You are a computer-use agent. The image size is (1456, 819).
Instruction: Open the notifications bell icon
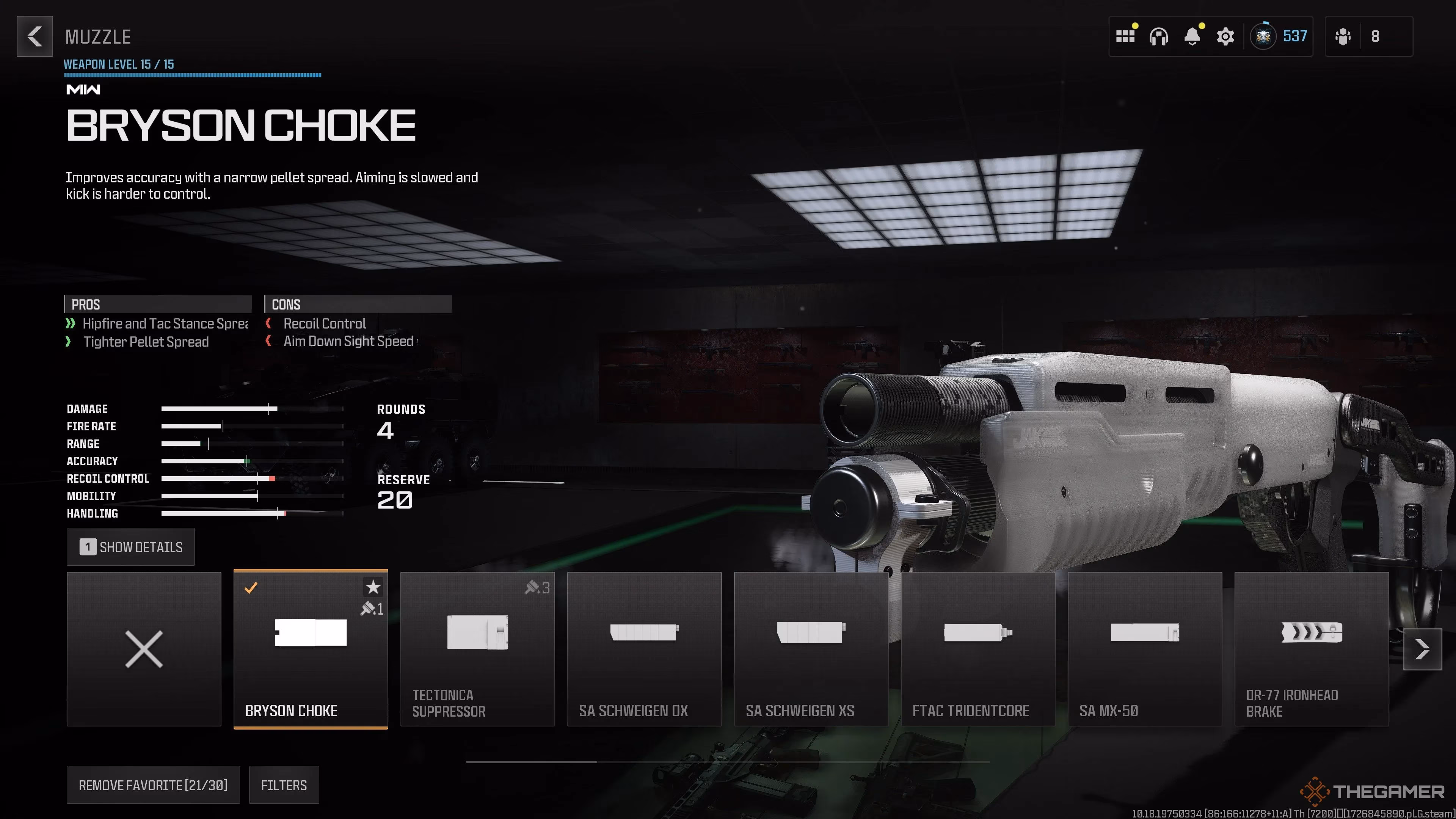coord(1192,36)
